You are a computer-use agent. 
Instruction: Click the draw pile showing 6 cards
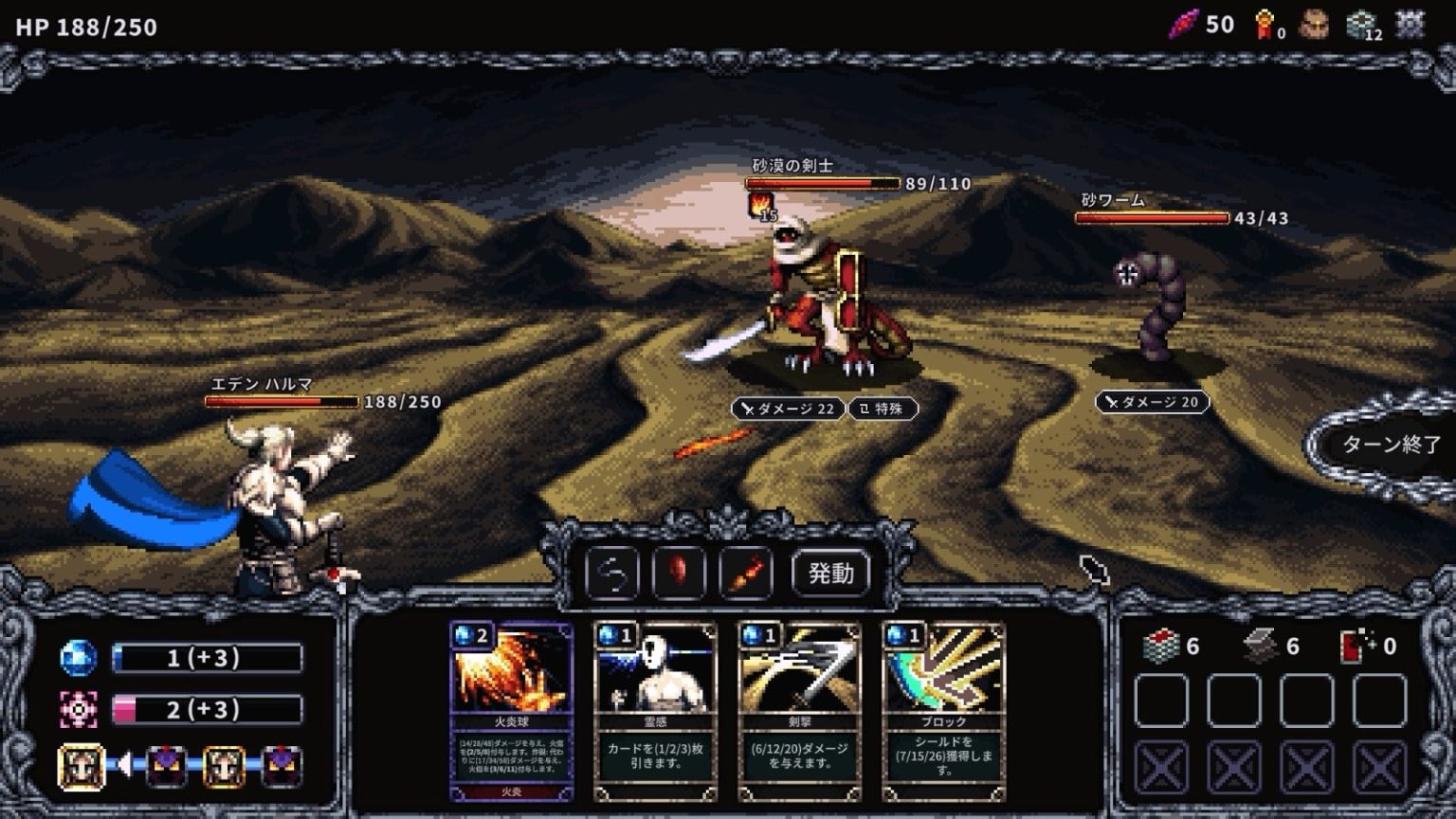click(1161, 647)
